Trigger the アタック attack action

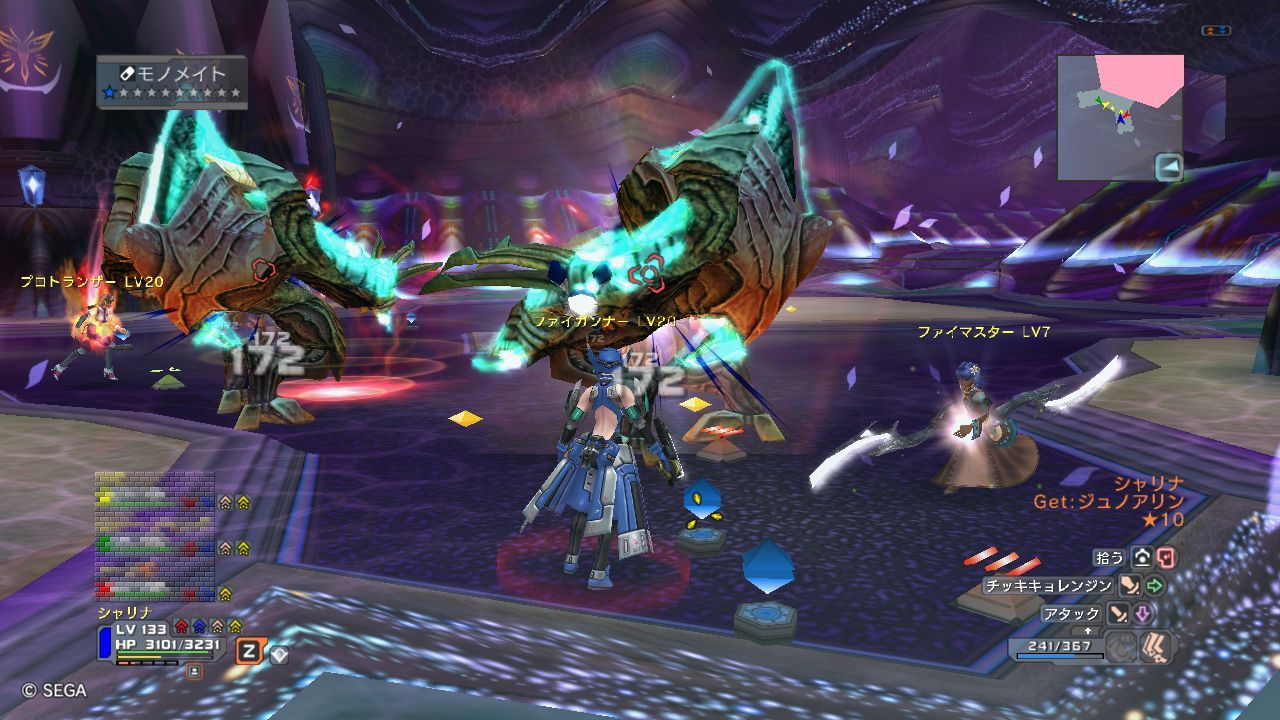1070,614
